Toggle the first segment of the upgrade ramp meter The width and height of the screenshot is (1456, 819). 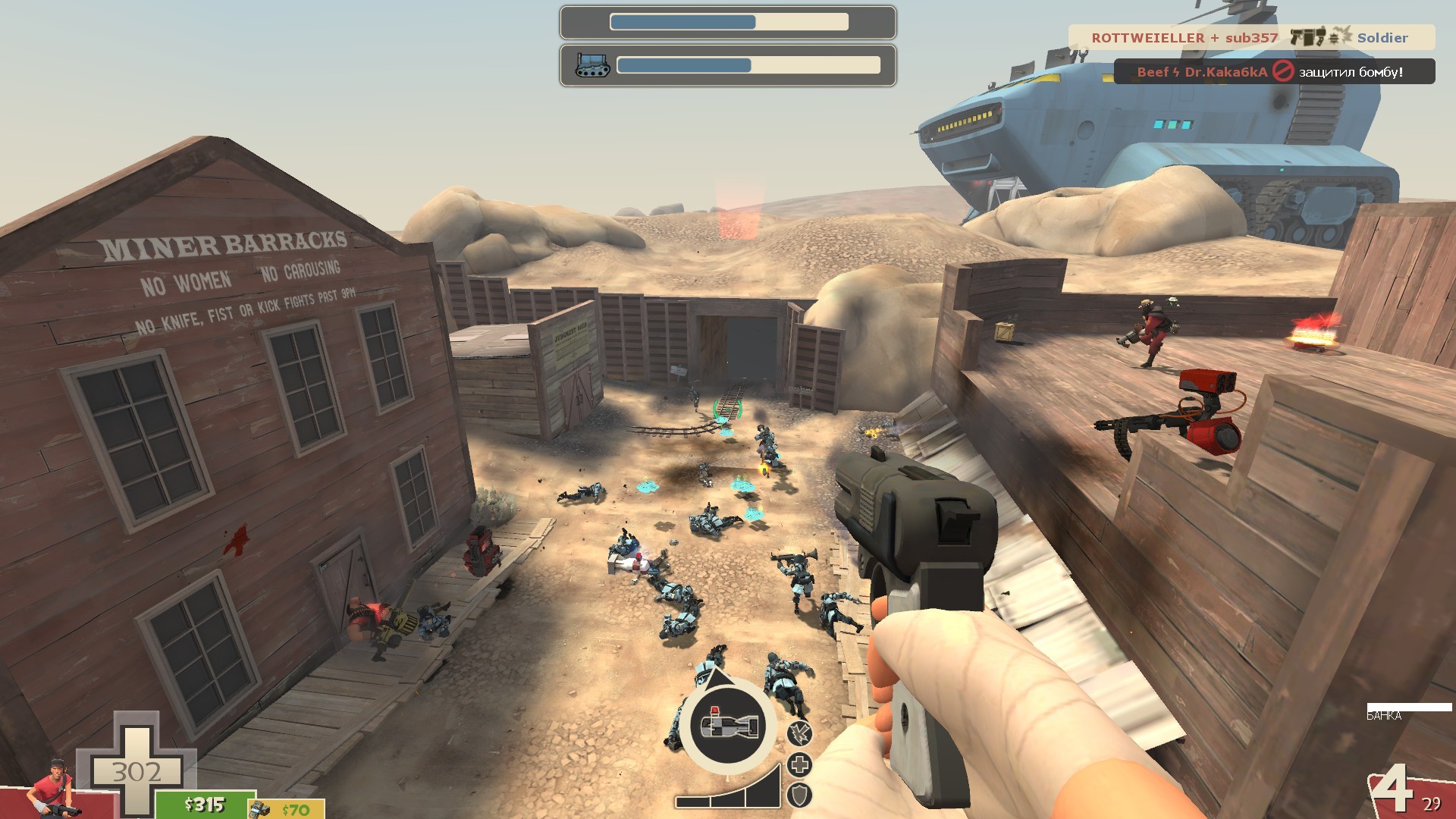[x=692, y=802]
